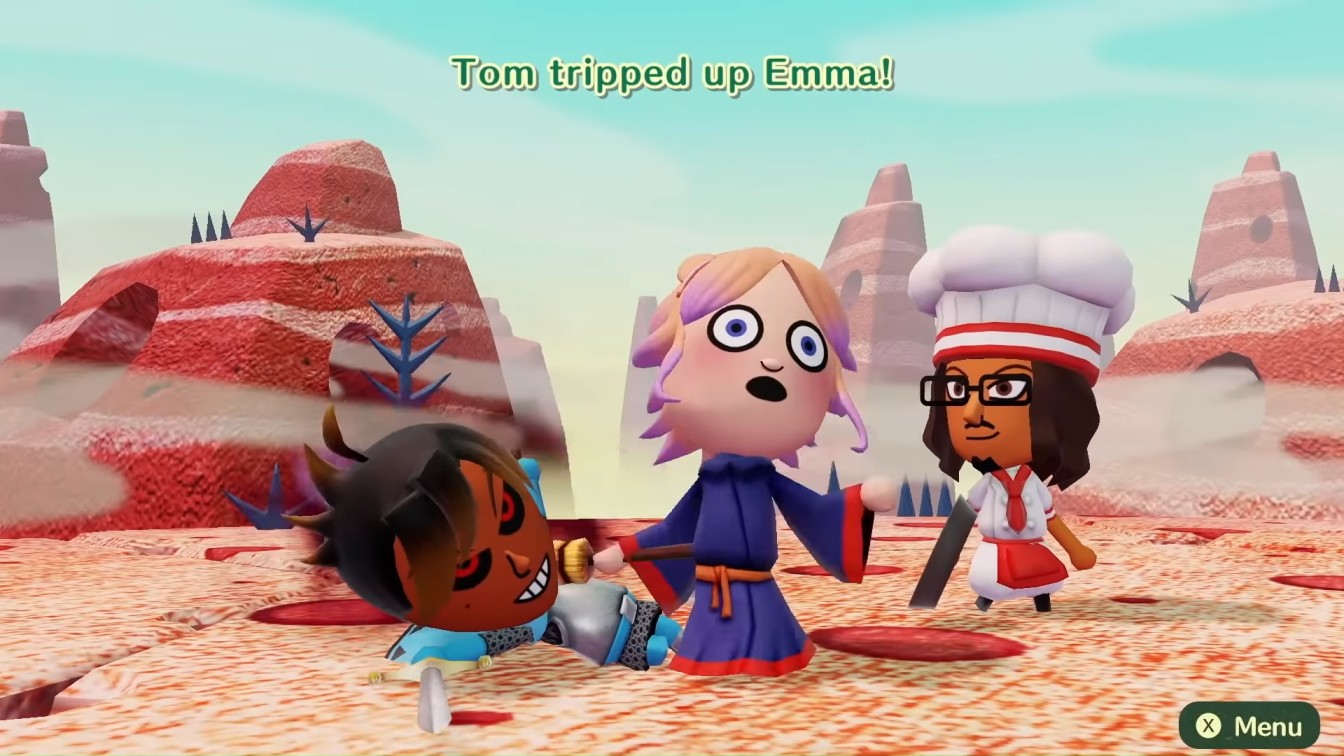Click the message 'Tom tripped up Emma!'

click(672, 70)
